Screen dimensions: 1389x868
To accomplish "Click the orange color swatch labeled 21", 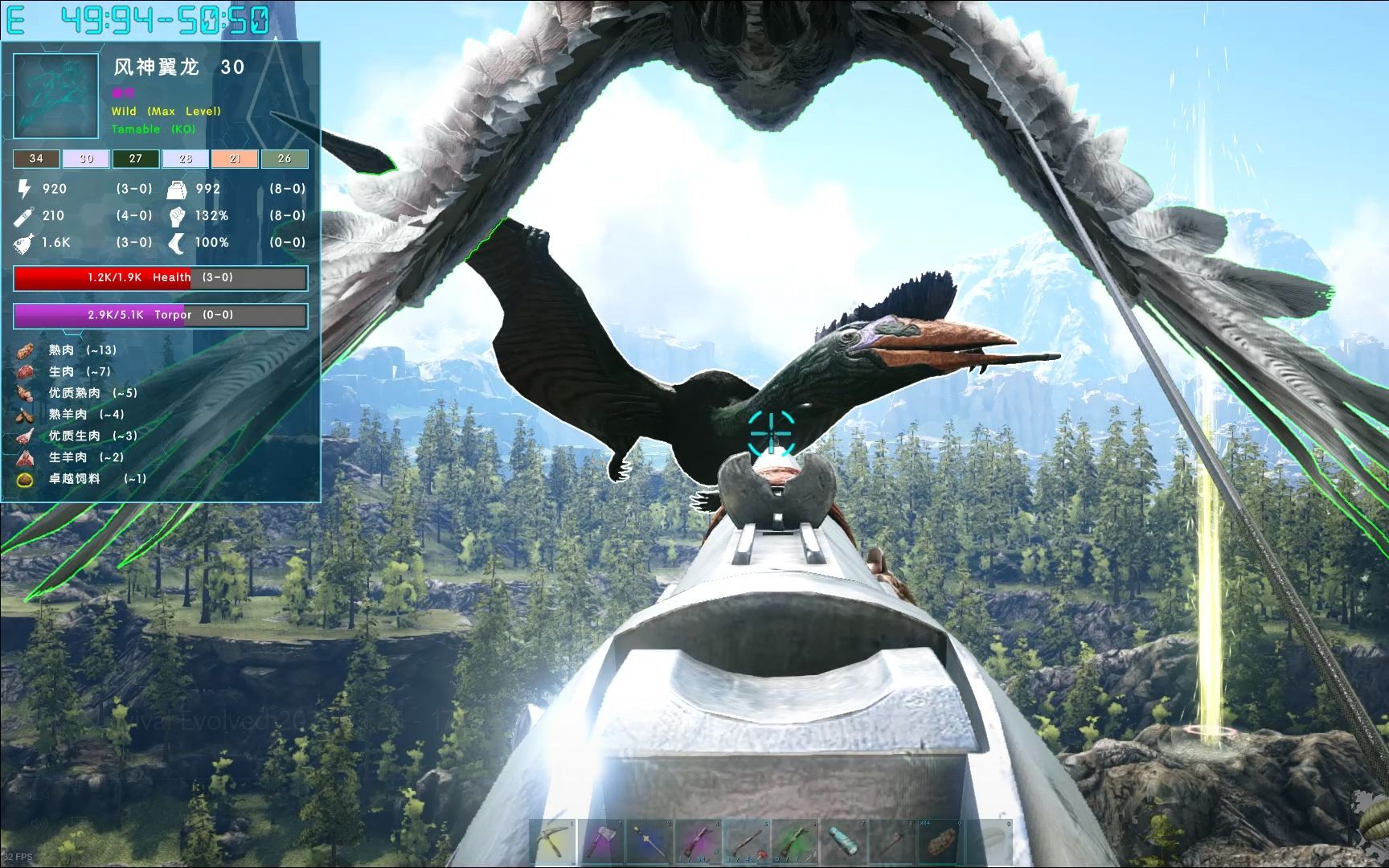I will (x=235, y=159).
